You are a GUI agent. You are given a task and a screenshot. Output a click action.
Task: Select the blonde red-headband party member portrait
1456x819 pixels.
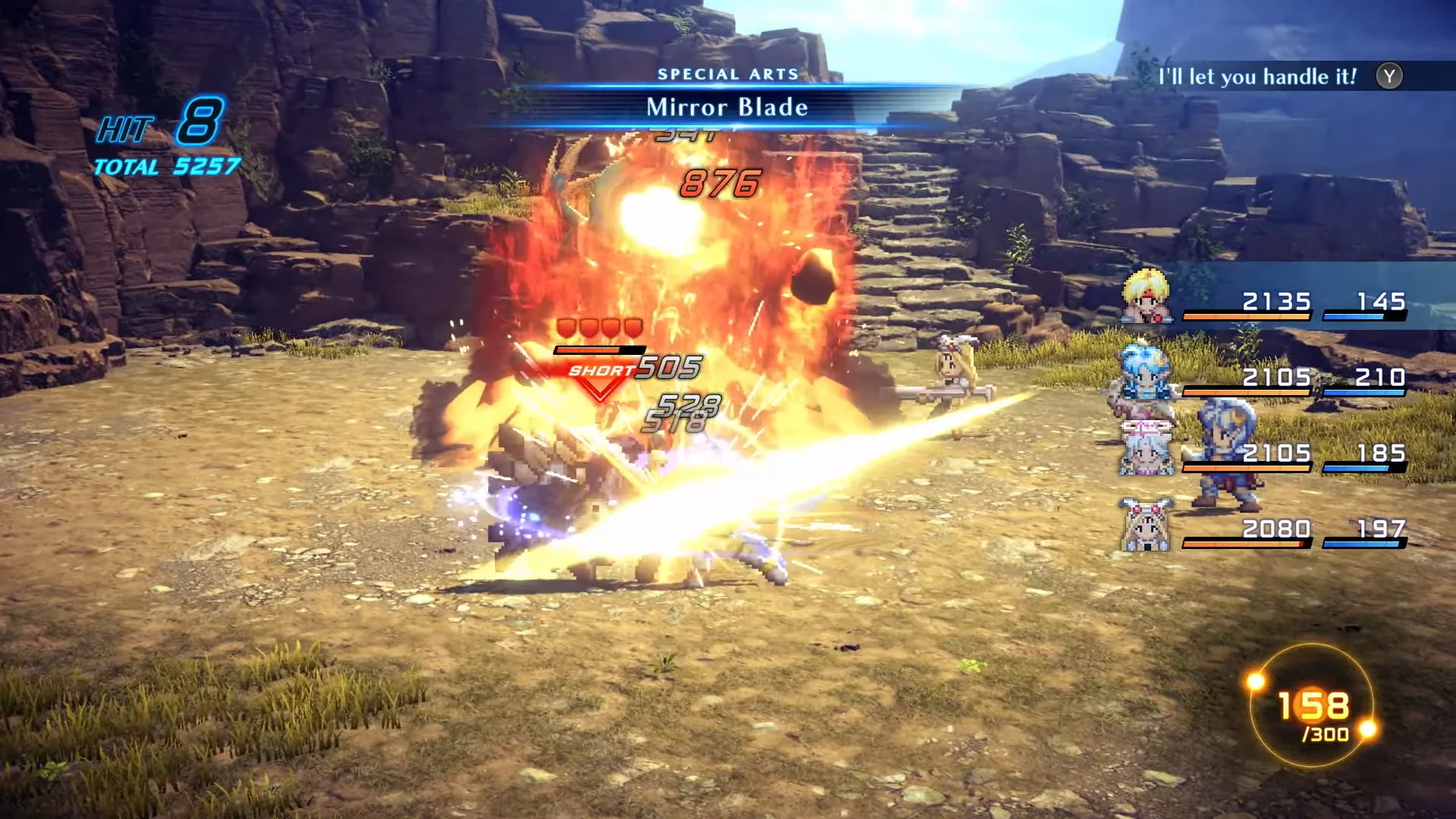[1146, 297]
